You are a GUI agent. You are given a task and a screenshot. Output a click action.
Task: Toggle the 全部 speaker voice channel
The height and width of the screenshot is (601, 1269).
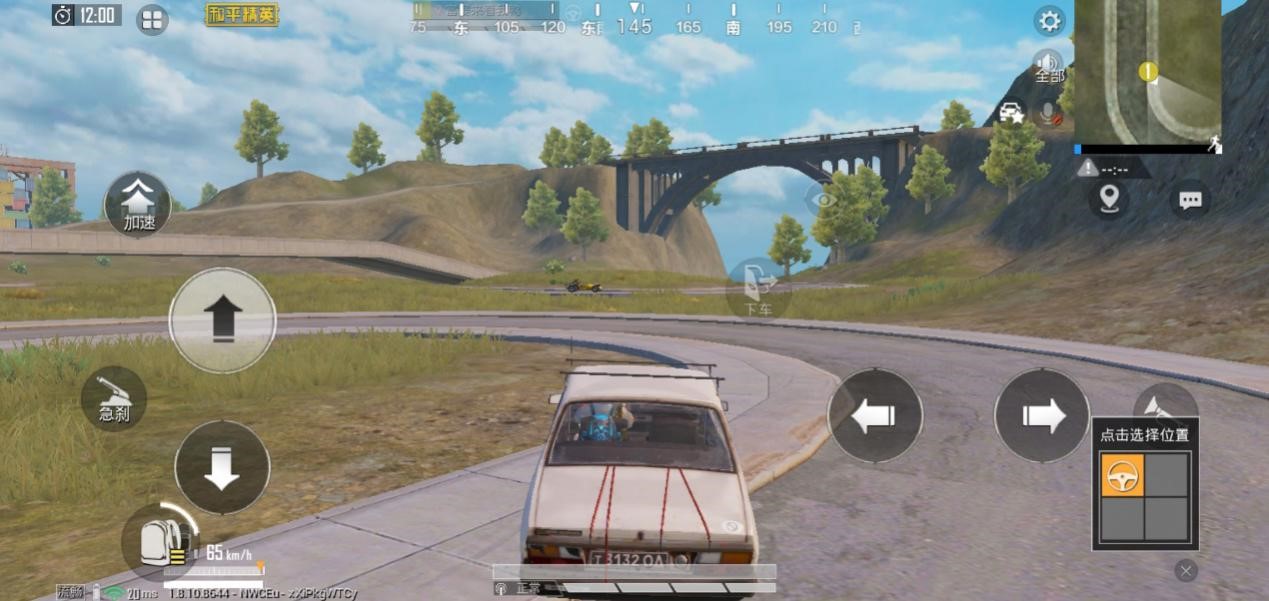1049,66
